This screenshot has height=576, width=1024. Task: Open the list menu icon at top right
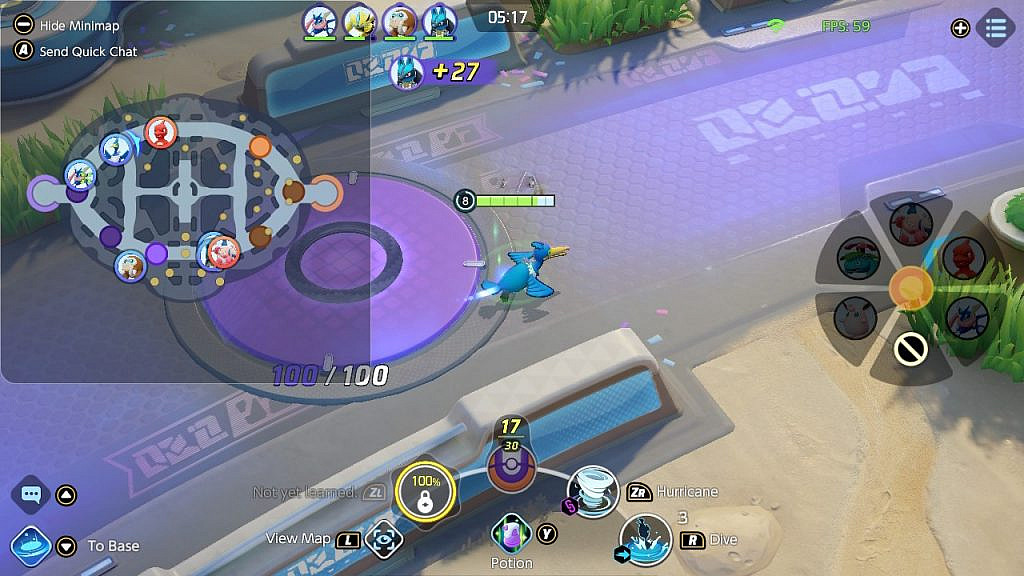pos(995,28)
